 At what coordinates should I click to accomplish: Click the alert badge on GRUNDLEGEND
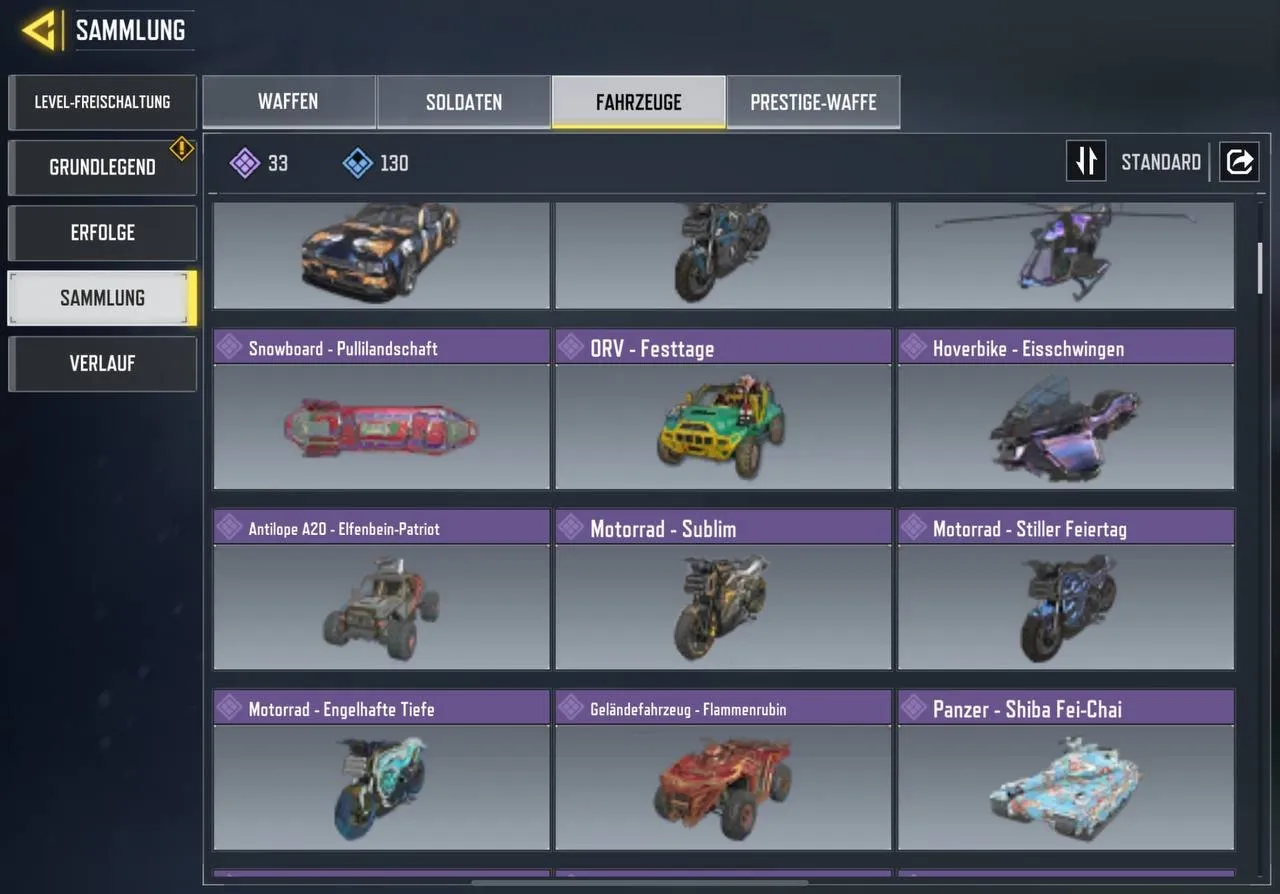pos(181,148)
